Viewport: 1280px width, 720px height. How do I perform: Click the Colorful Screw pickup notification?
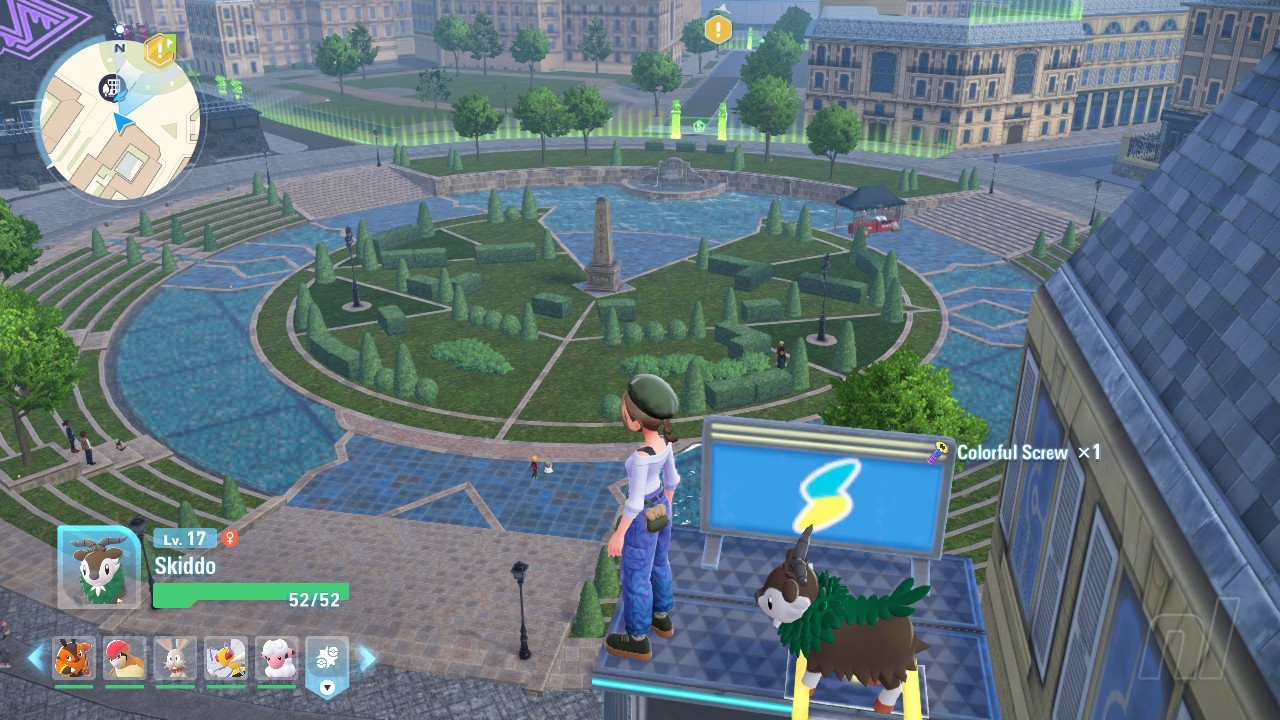point(1016,453)
